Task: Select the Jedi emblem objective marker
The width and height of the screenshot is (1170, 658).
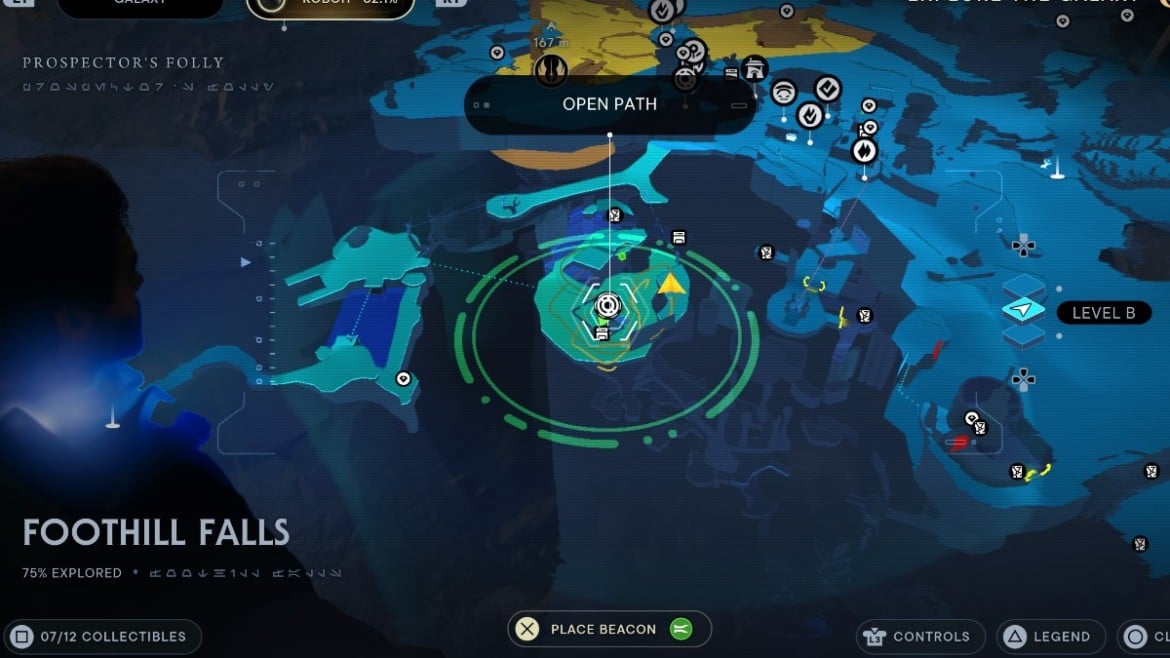Action: tap(550, 70)
